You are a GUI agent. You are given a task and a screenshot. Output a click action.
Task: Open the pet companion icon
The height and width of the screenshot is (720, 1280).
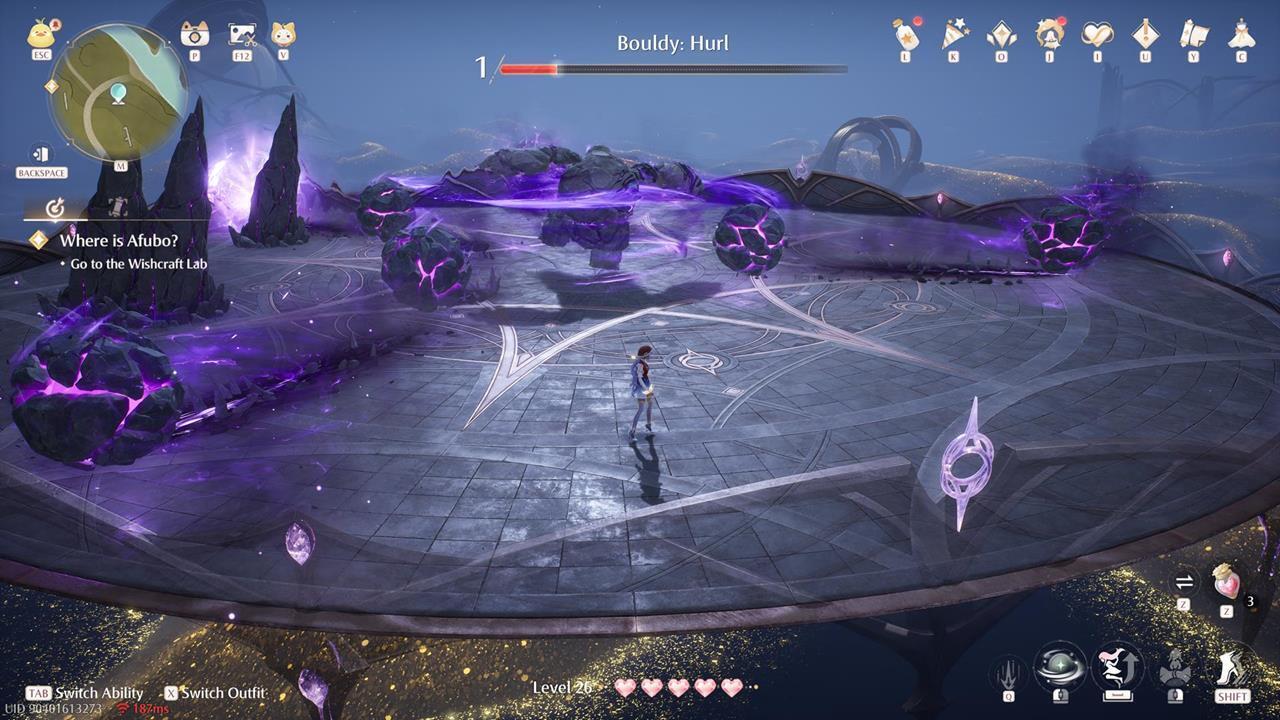tap(284, 32)
